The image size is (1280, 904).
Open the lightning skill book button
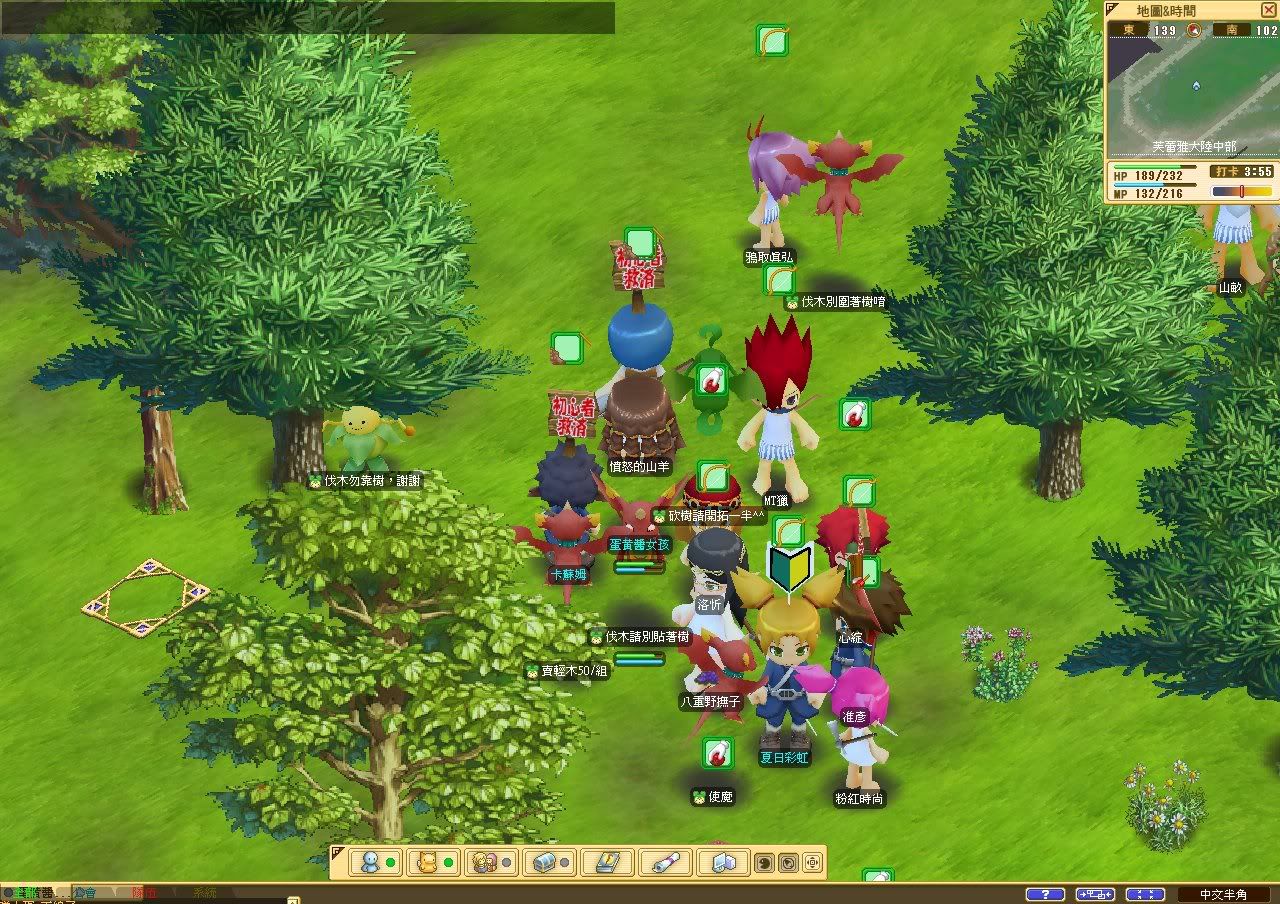click(607, 862)
